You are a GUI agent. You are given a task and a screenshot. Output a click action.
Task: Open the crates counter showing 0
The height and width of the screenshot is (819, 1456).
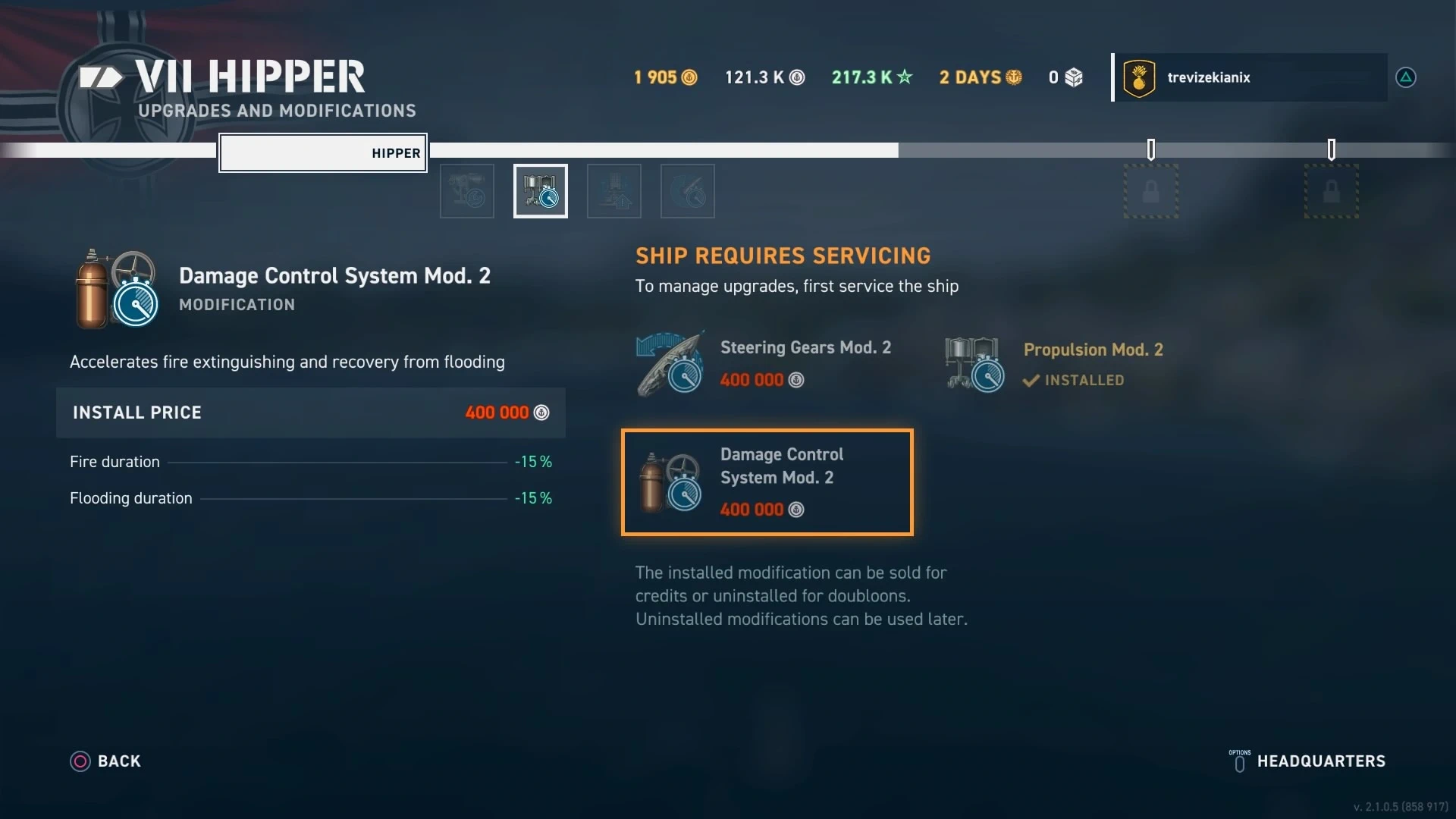pyautogui.click(x=1065, y=77)
